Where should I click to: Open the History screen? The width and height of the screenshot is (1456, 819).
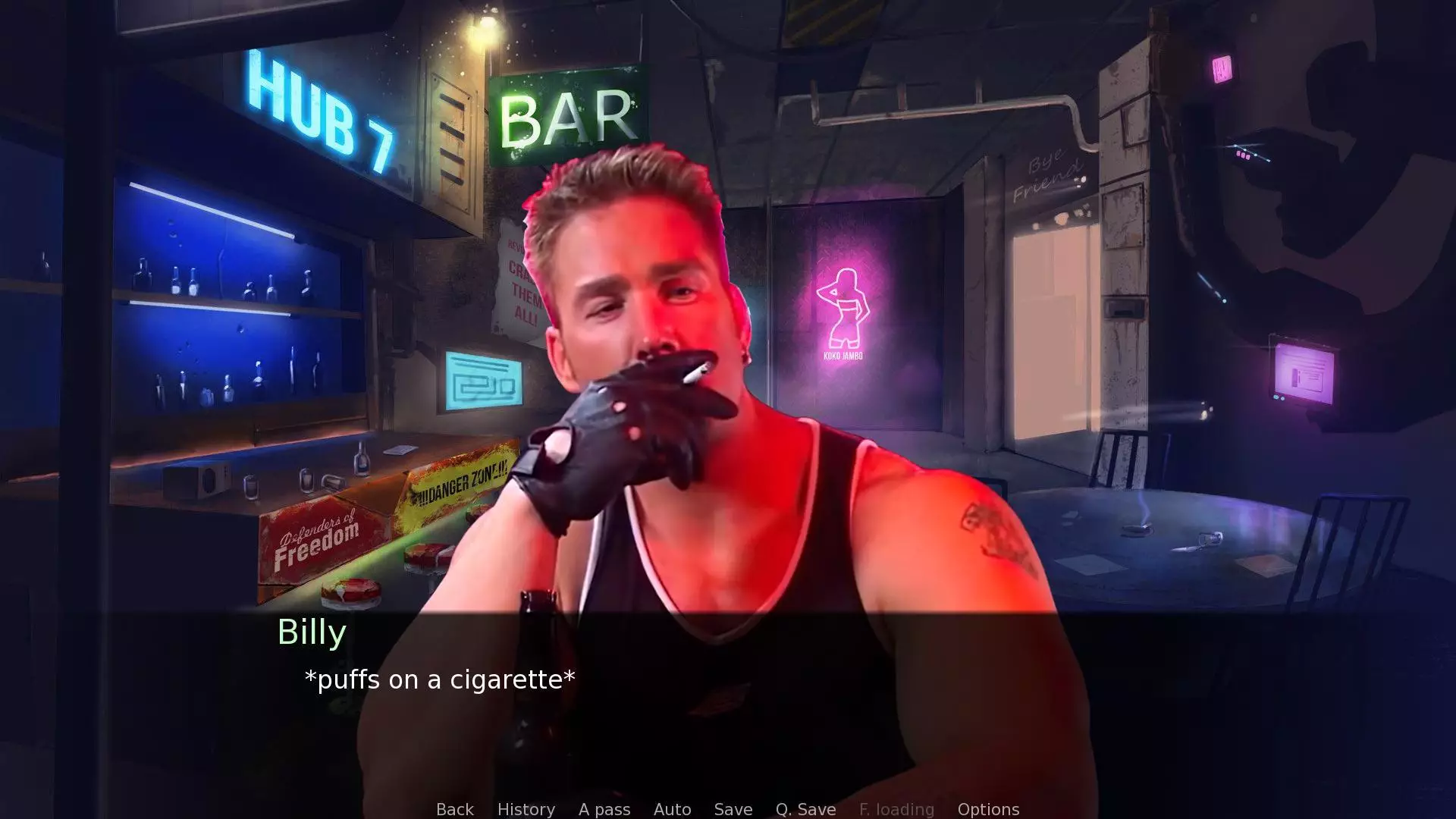pos(526,809)
